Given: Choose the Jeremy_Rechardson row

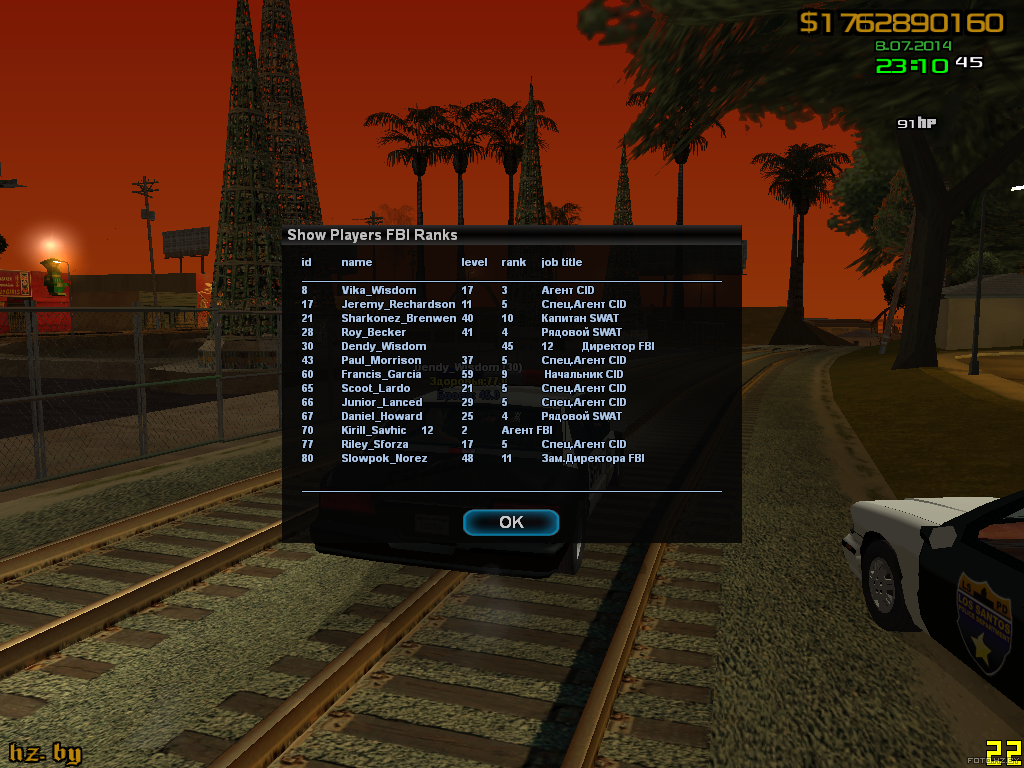Looking at the screenshot, I should [398, 304].
